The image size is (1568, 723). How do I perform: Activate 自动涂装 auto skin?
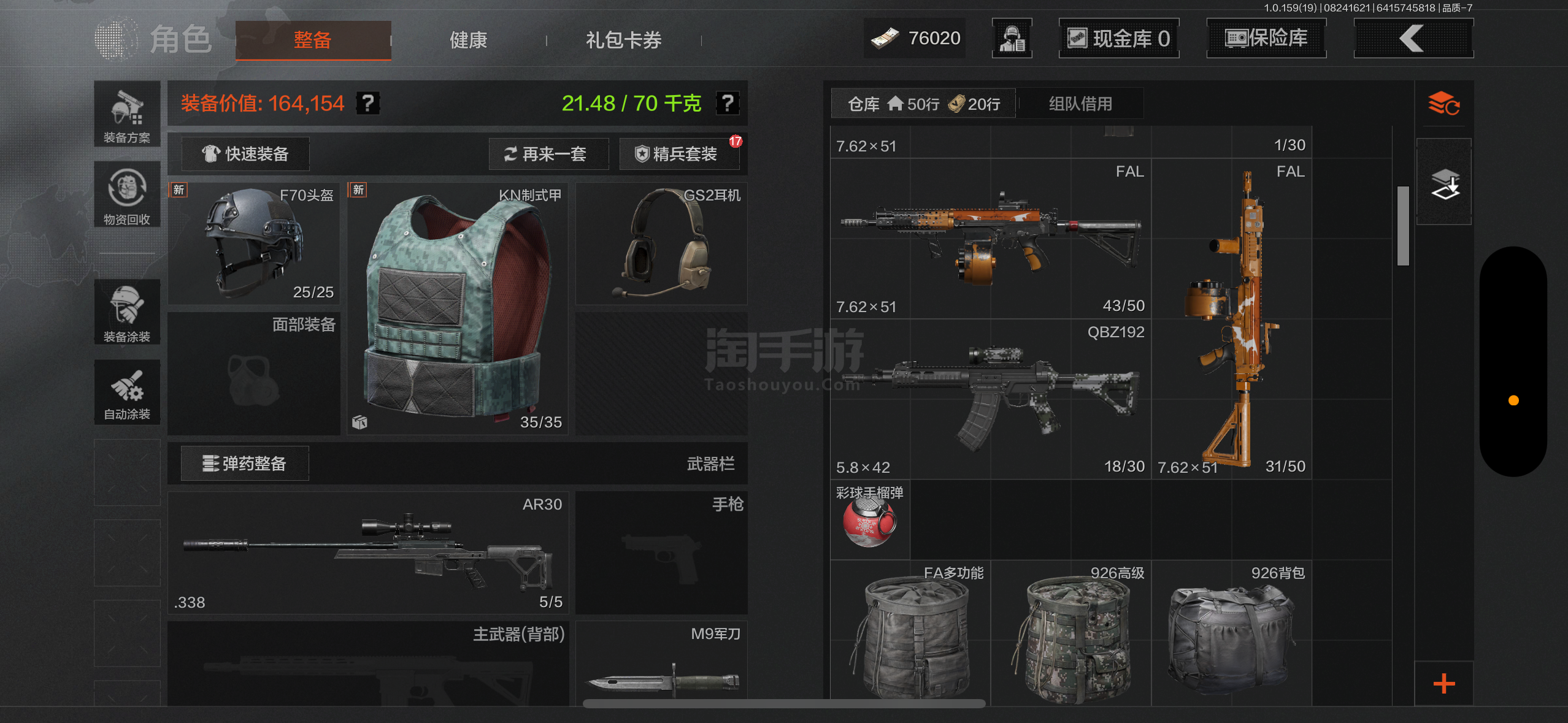click(x=127, y=392)
